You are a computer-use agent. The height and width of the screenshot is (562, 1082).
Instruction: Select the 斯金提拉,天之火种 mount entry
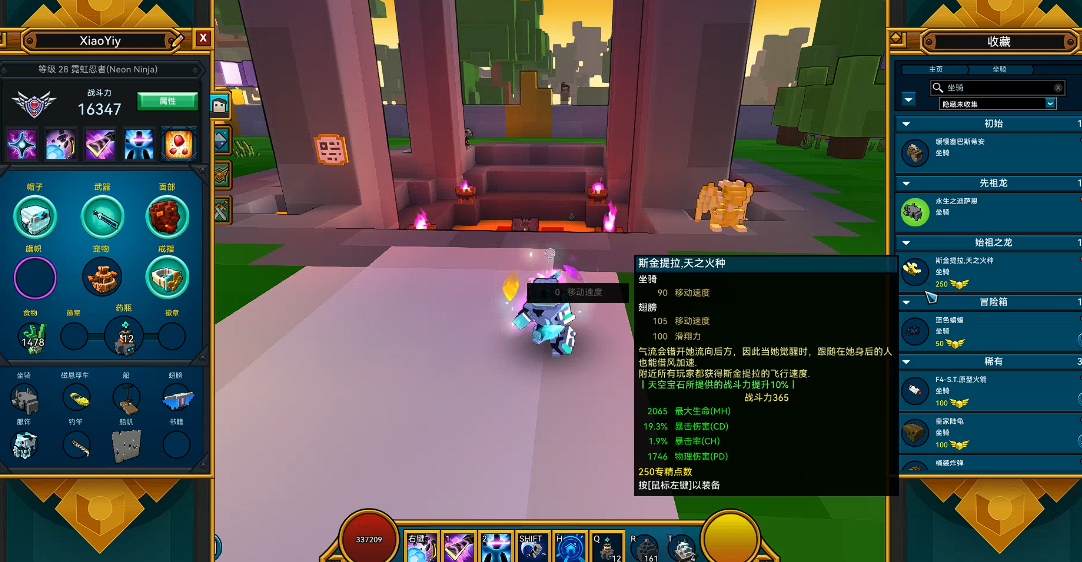click(x=988, y=270)
